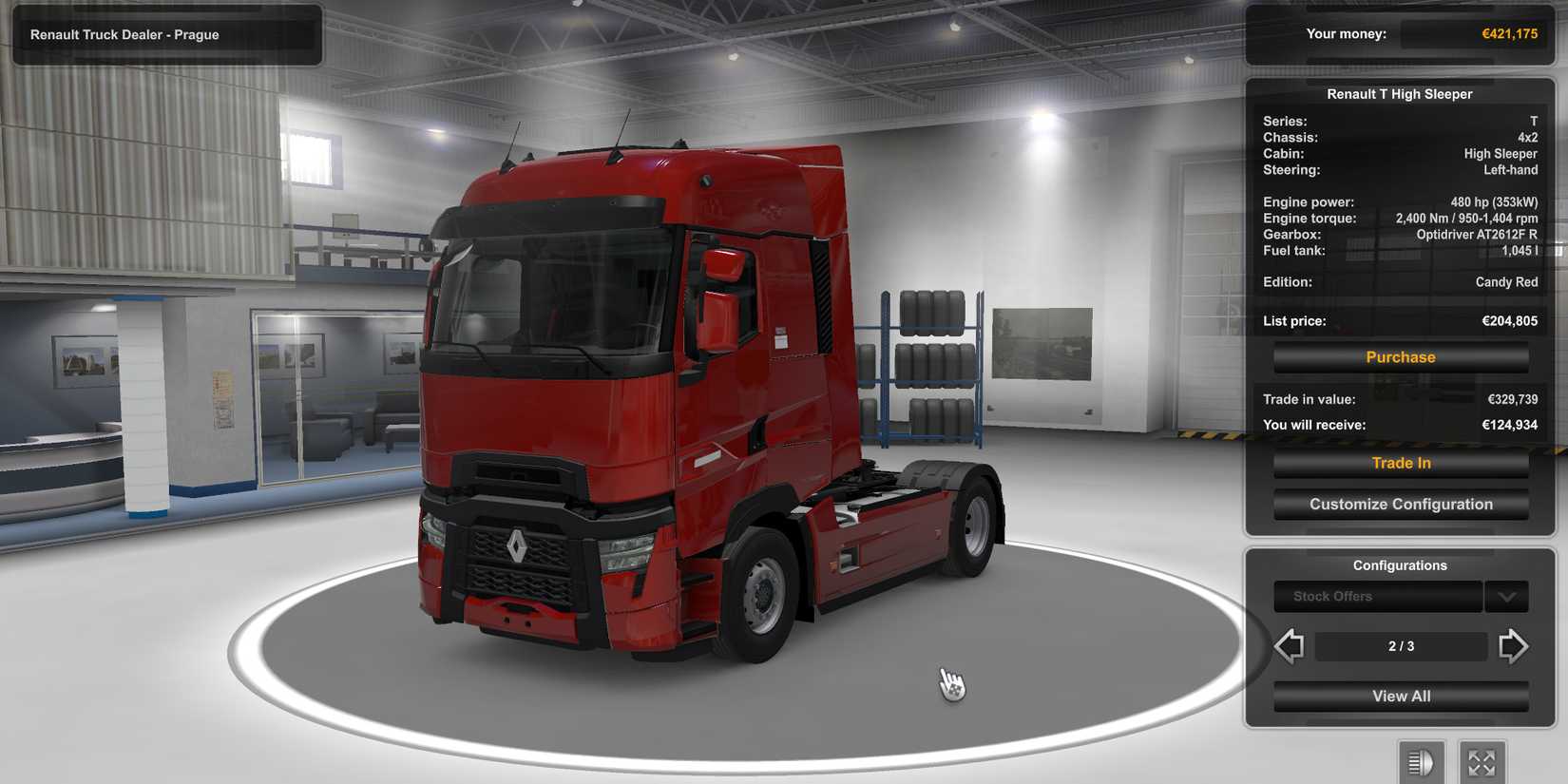Open Customize Configuration
Image resolution: width=1568 pixels, height=784 pixels.
click(x=1401, y=504)
